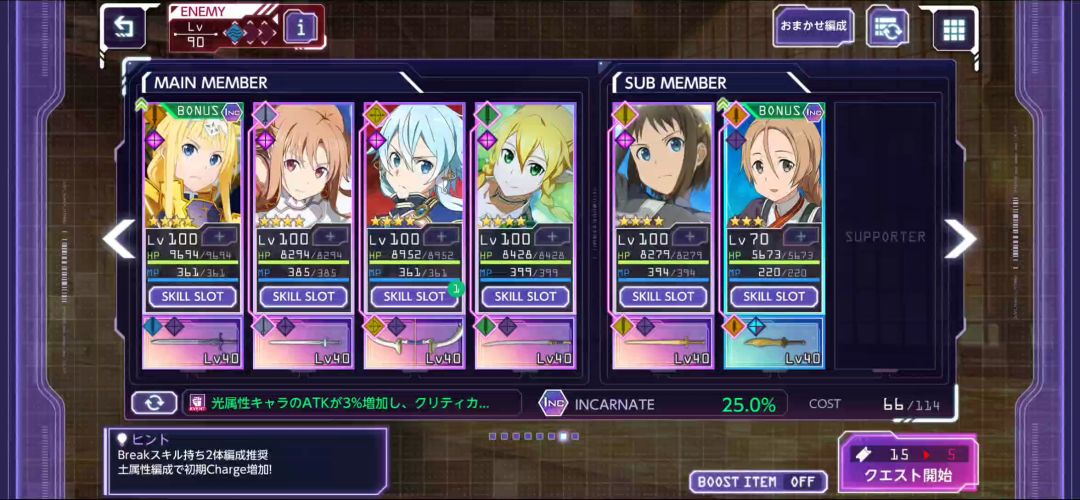Select the Lv 70 character's gold dagger weapon slot

tap(773, 344)
